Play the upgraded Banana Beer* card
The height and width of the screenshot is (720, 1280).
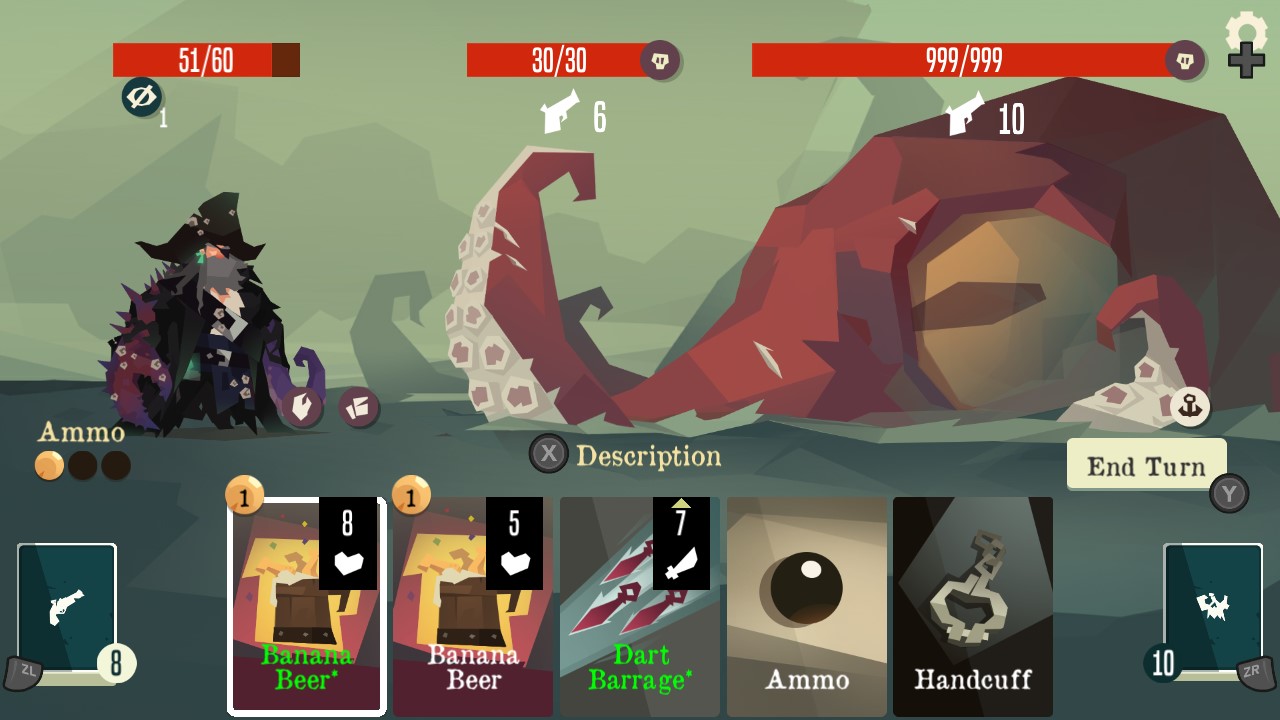[305, 605]
